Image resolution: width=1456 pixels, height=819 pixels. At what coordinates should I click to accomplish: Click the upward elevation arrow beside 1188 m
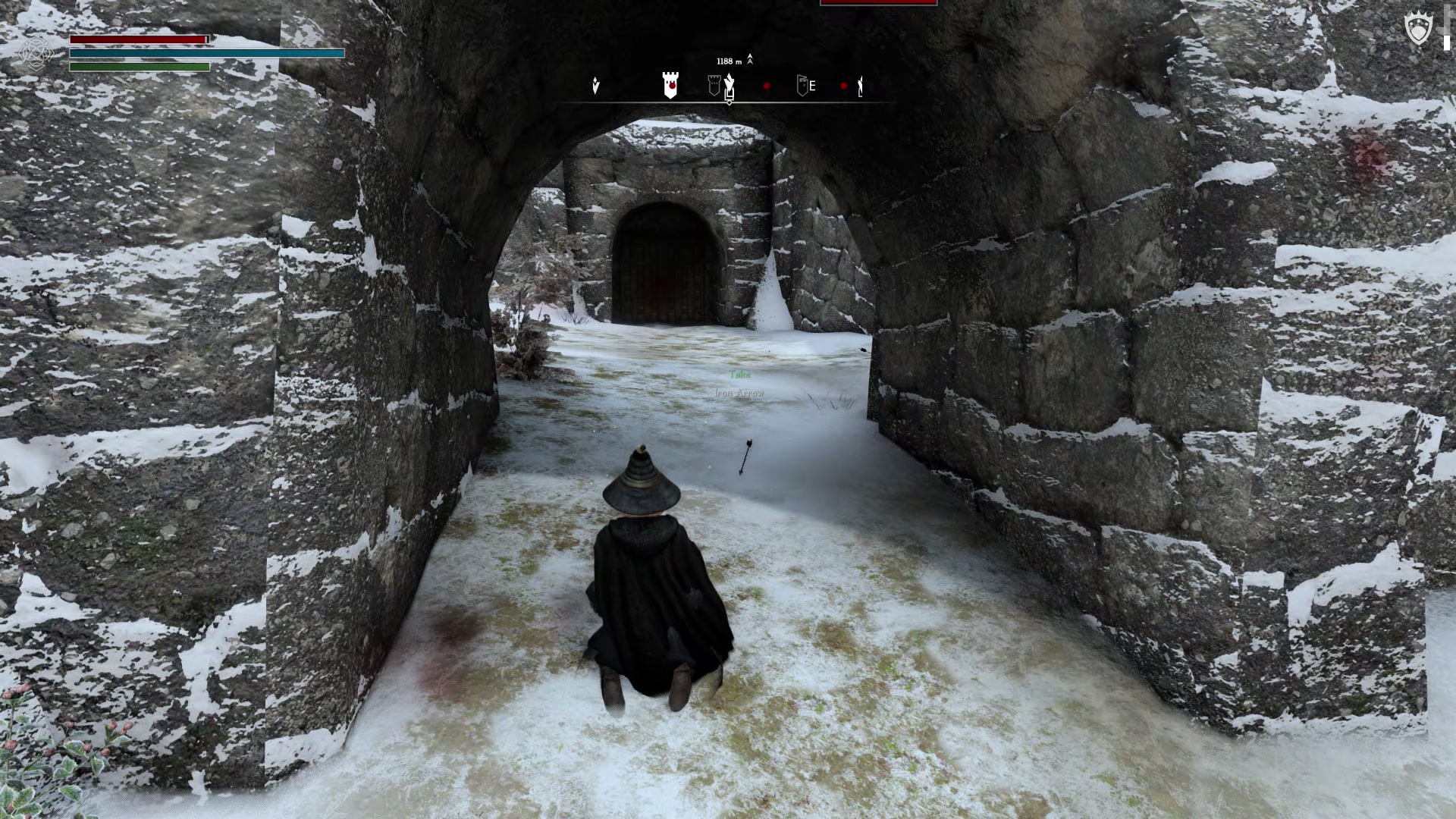tap(750, 59)
